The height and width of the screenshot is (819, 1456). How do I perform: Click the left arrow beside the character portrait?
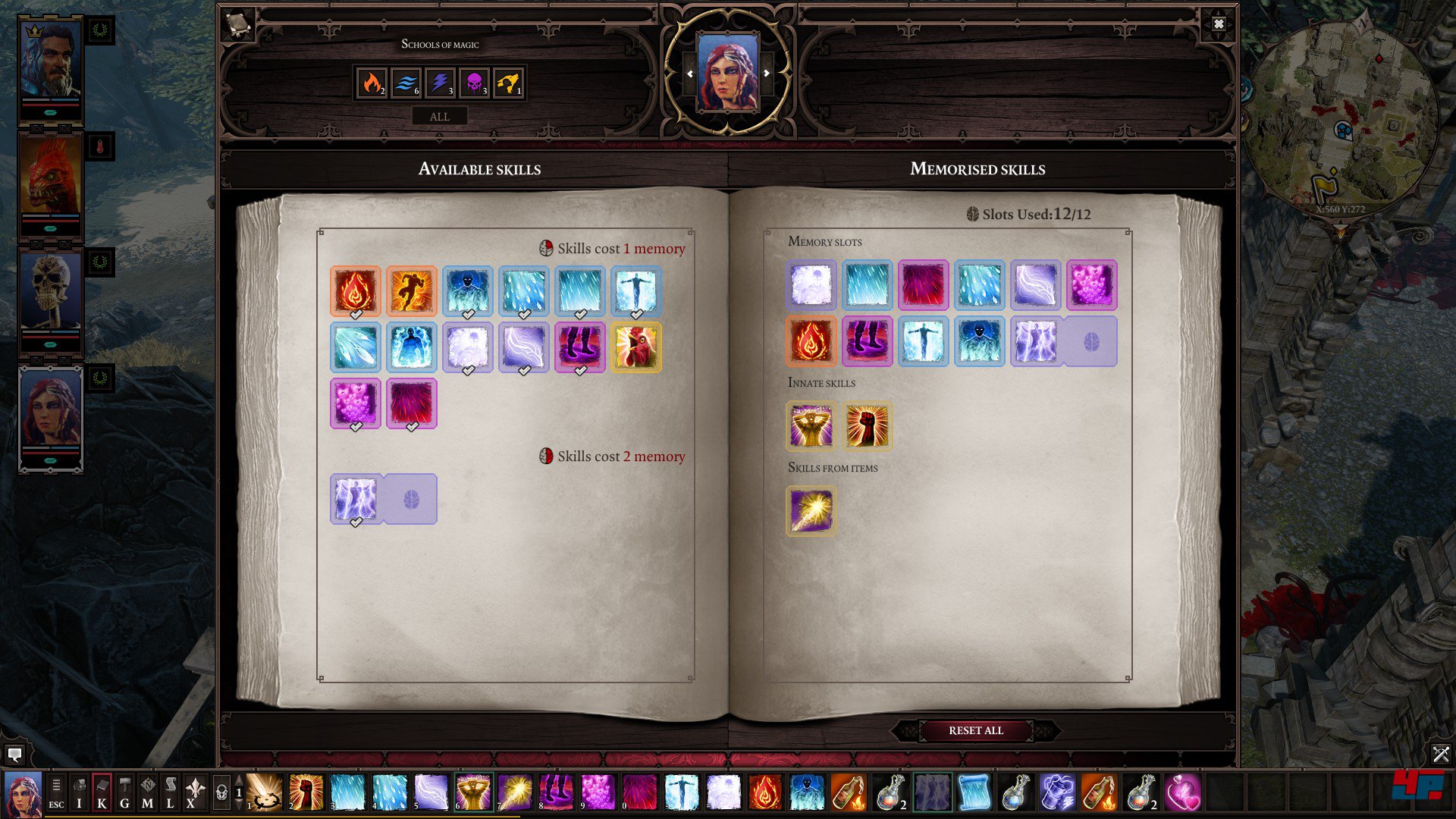coord(690,74)
